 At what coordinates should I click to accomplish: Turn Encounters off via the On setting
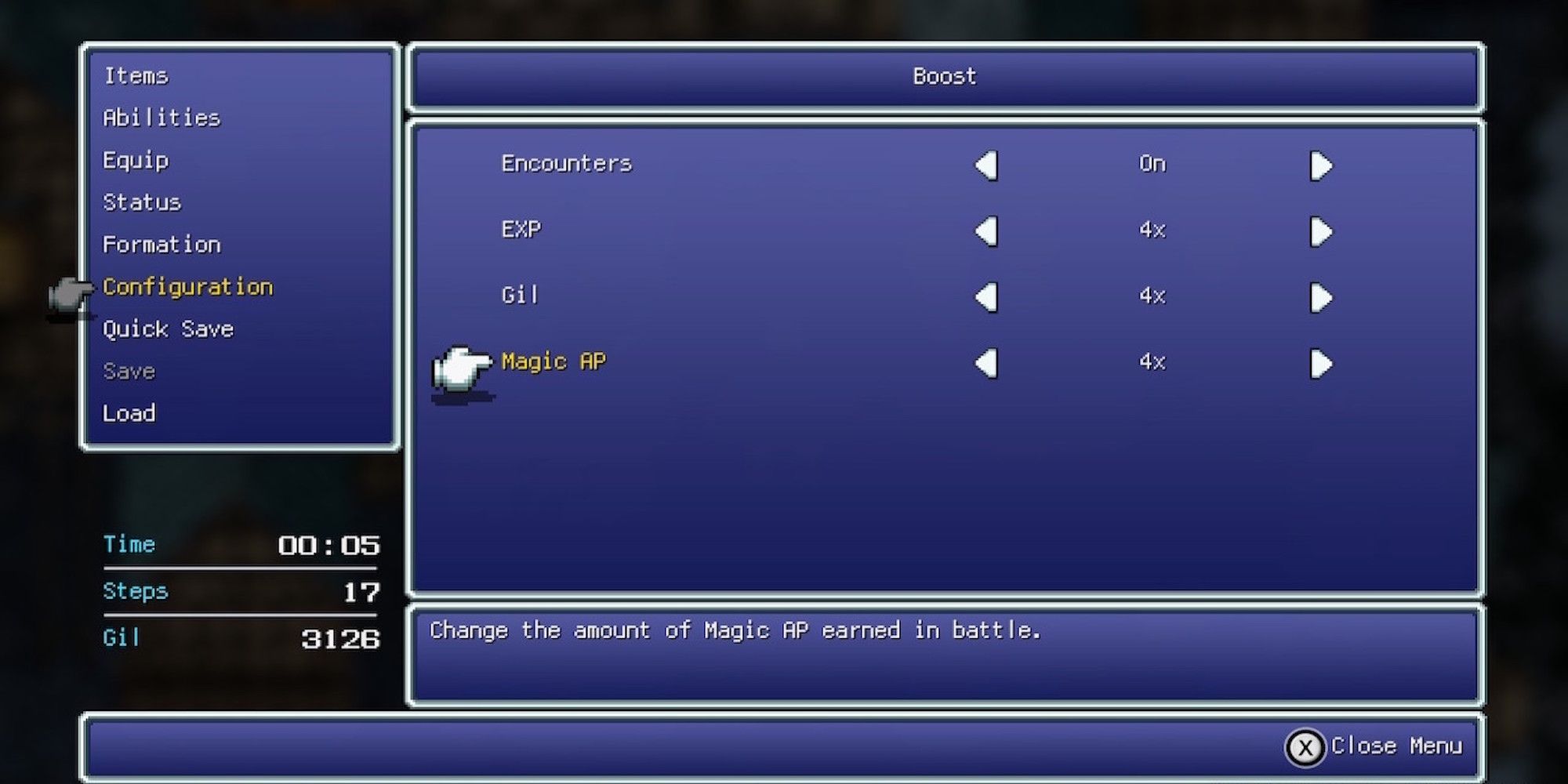(1154, 165)
